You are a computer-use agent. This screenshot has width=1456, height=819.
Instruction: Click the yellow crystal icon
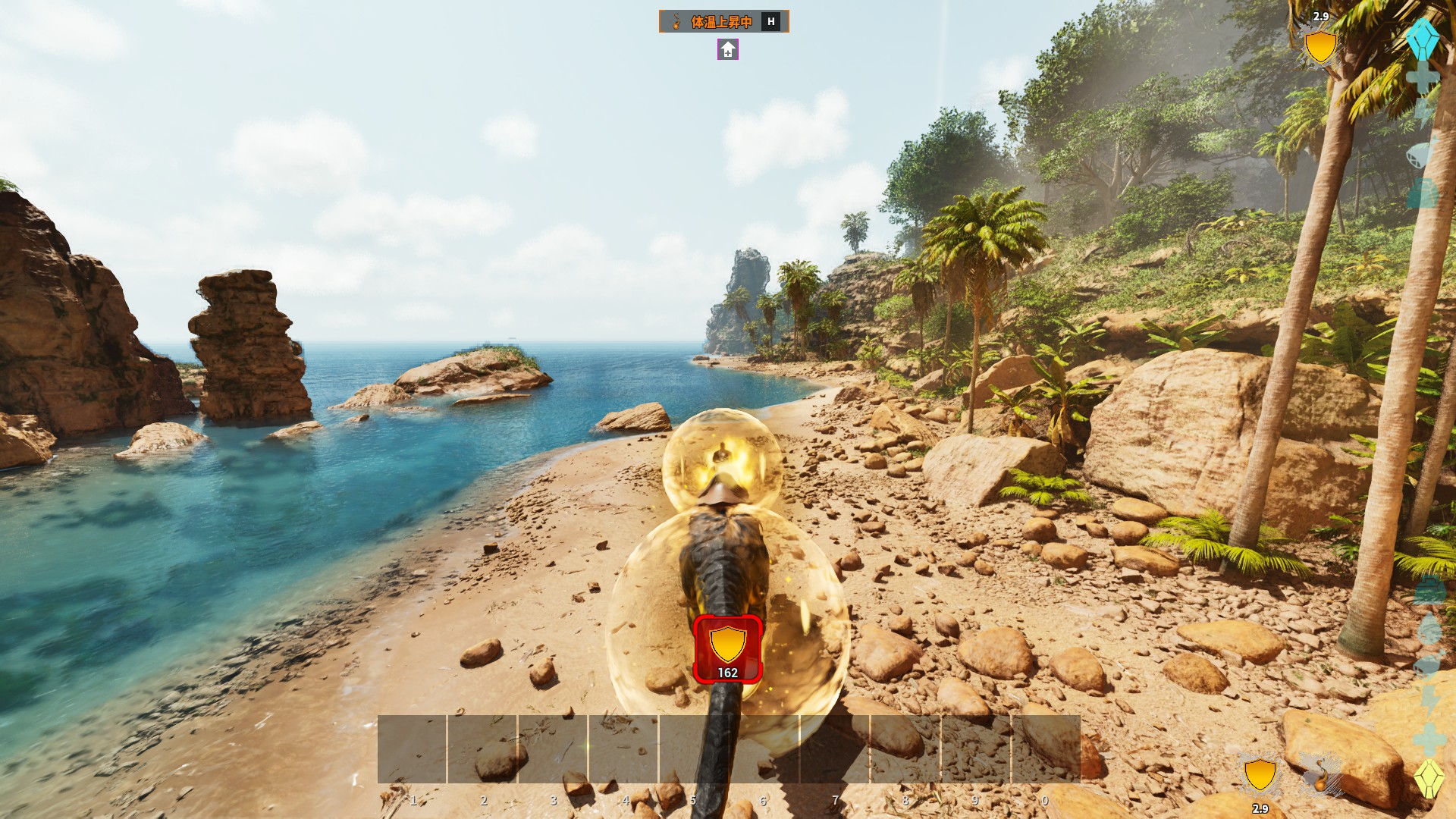click(x=1428, y=778)
